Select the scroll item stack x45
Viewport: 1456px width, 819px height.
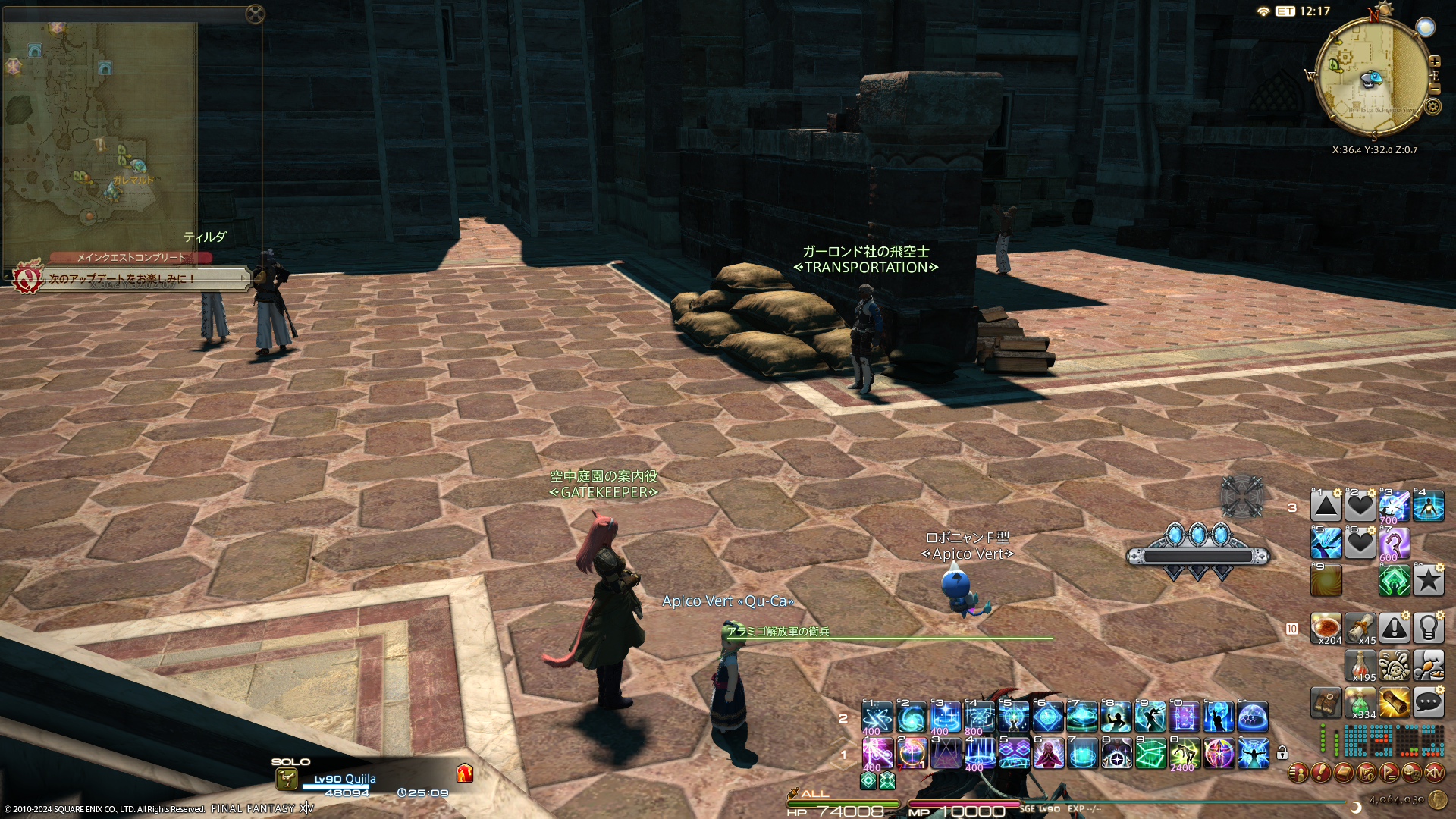coord(1360,628)
